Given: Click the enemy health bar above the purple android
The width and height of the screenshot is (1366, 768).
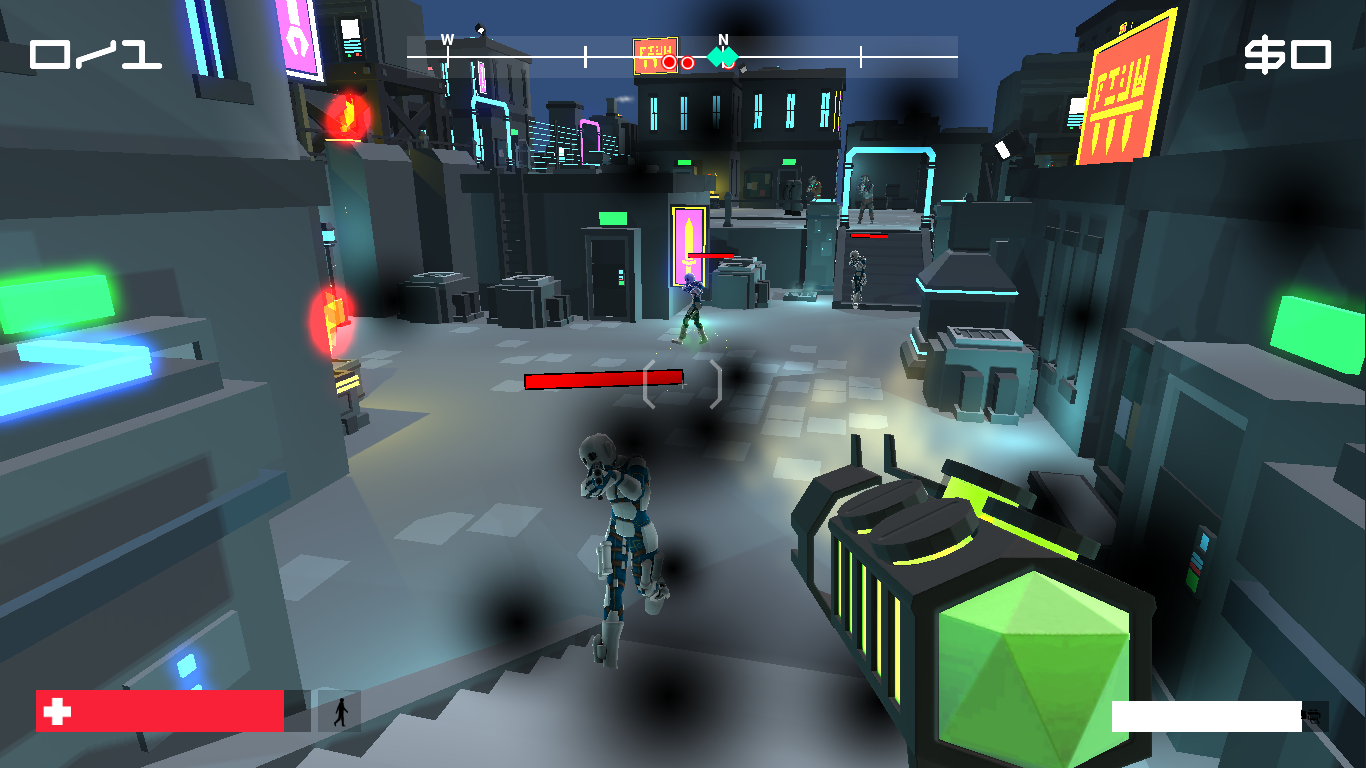Looking at the screenshot, I should (713, 253).
